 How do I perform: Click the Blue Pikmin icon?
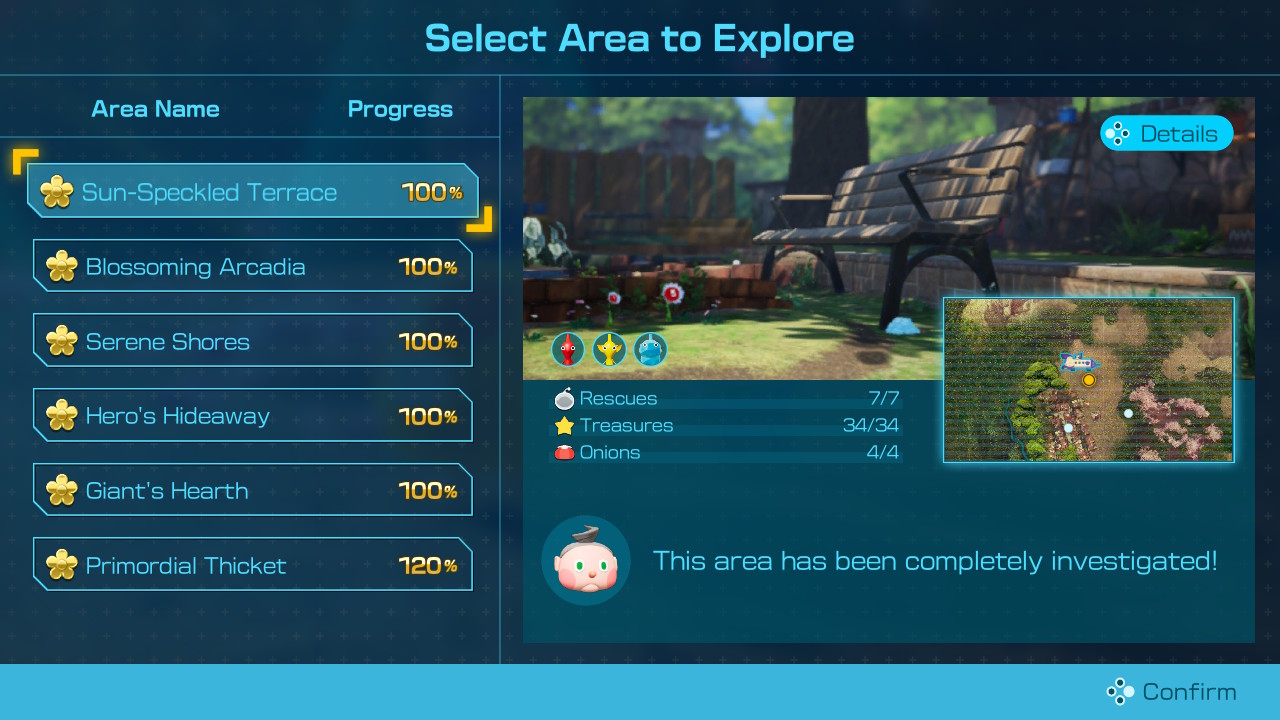651,349
